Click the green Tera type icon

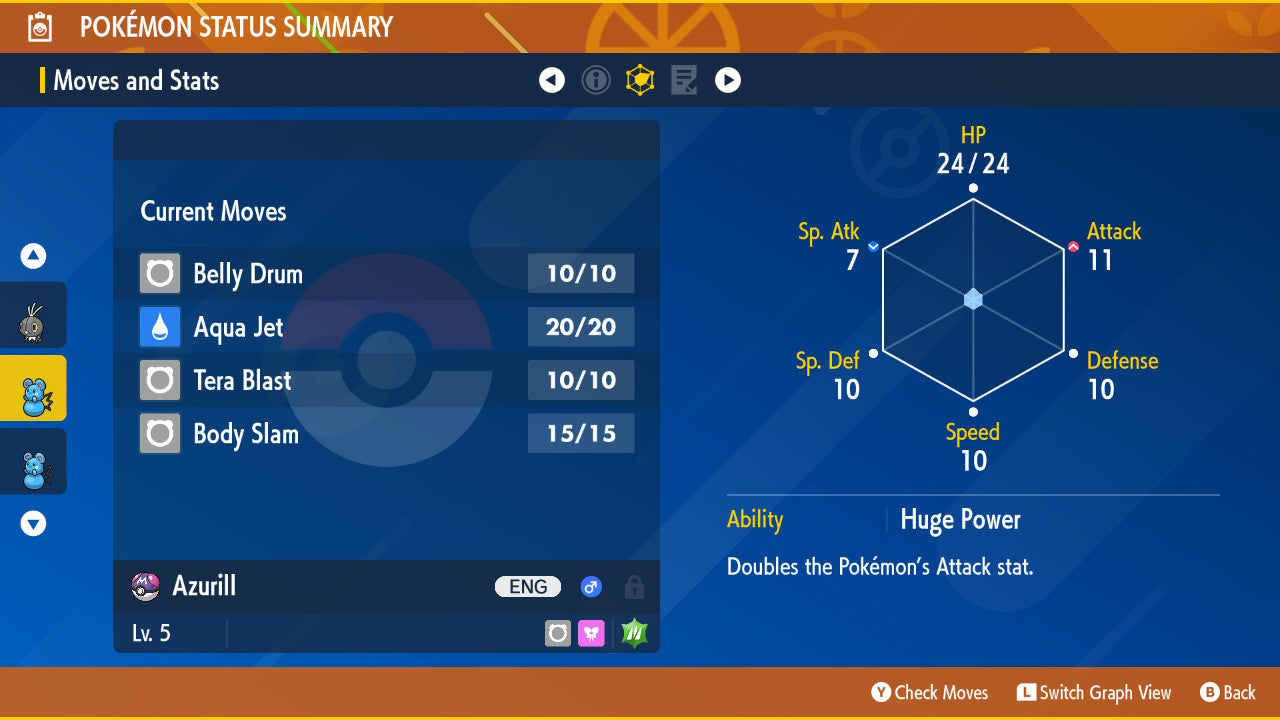pos(634,633)
